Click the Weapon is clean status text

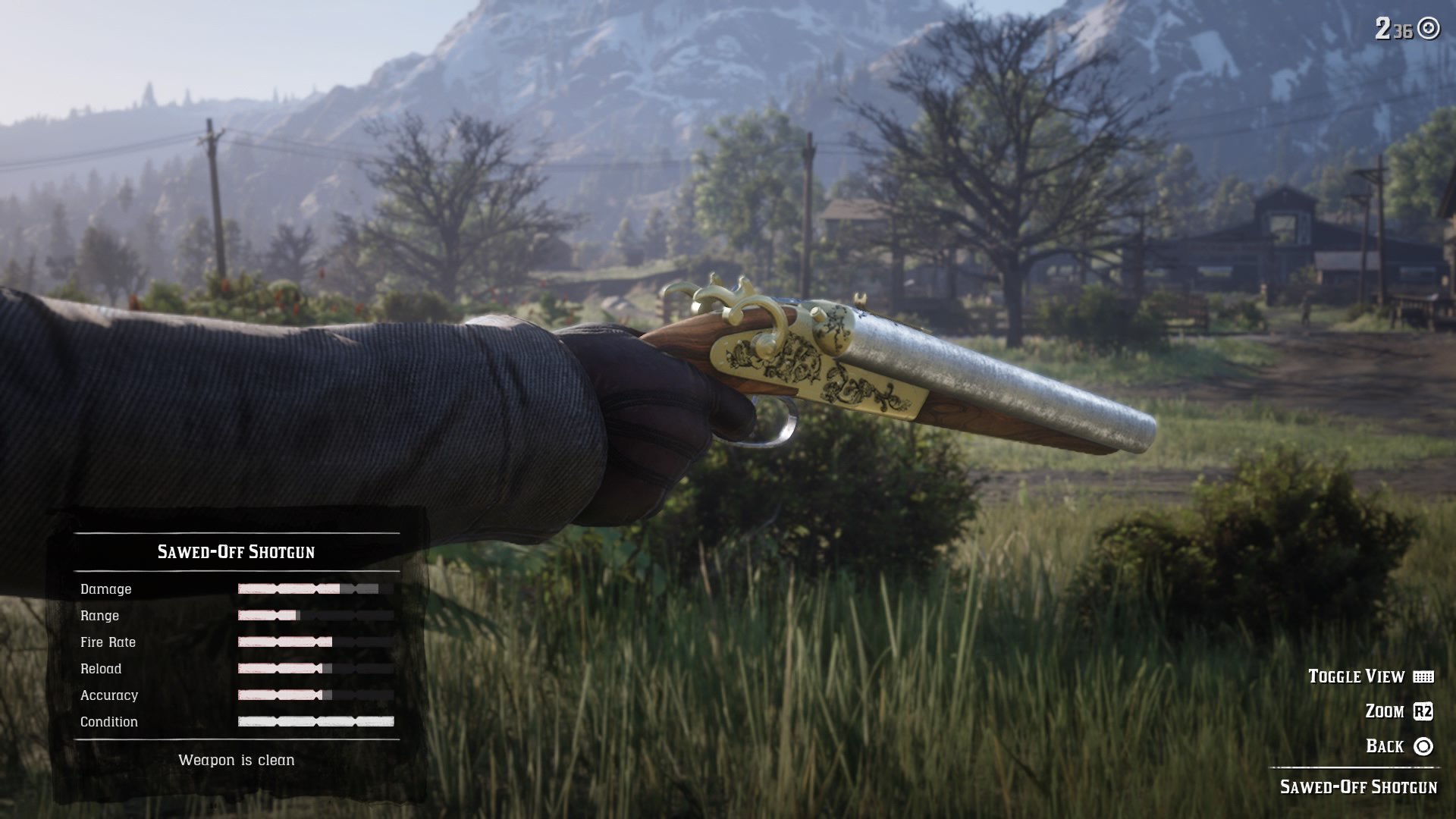(x=237, y=760)
